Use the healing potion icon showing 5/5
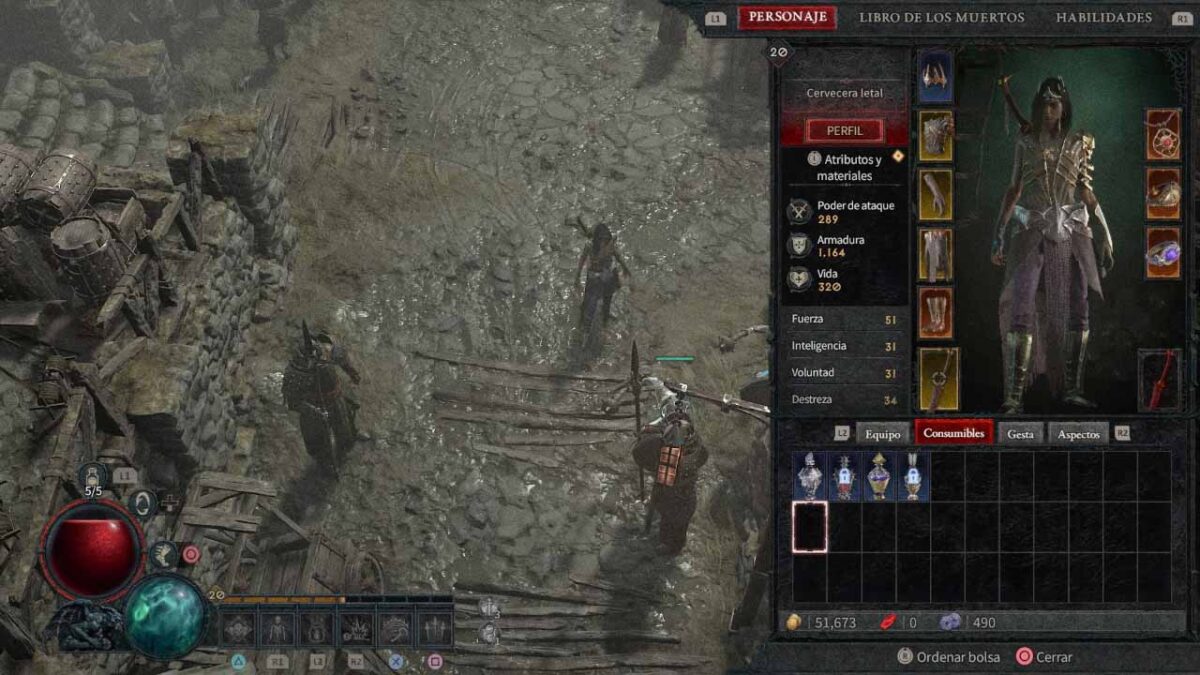 (x=93, y=478)
